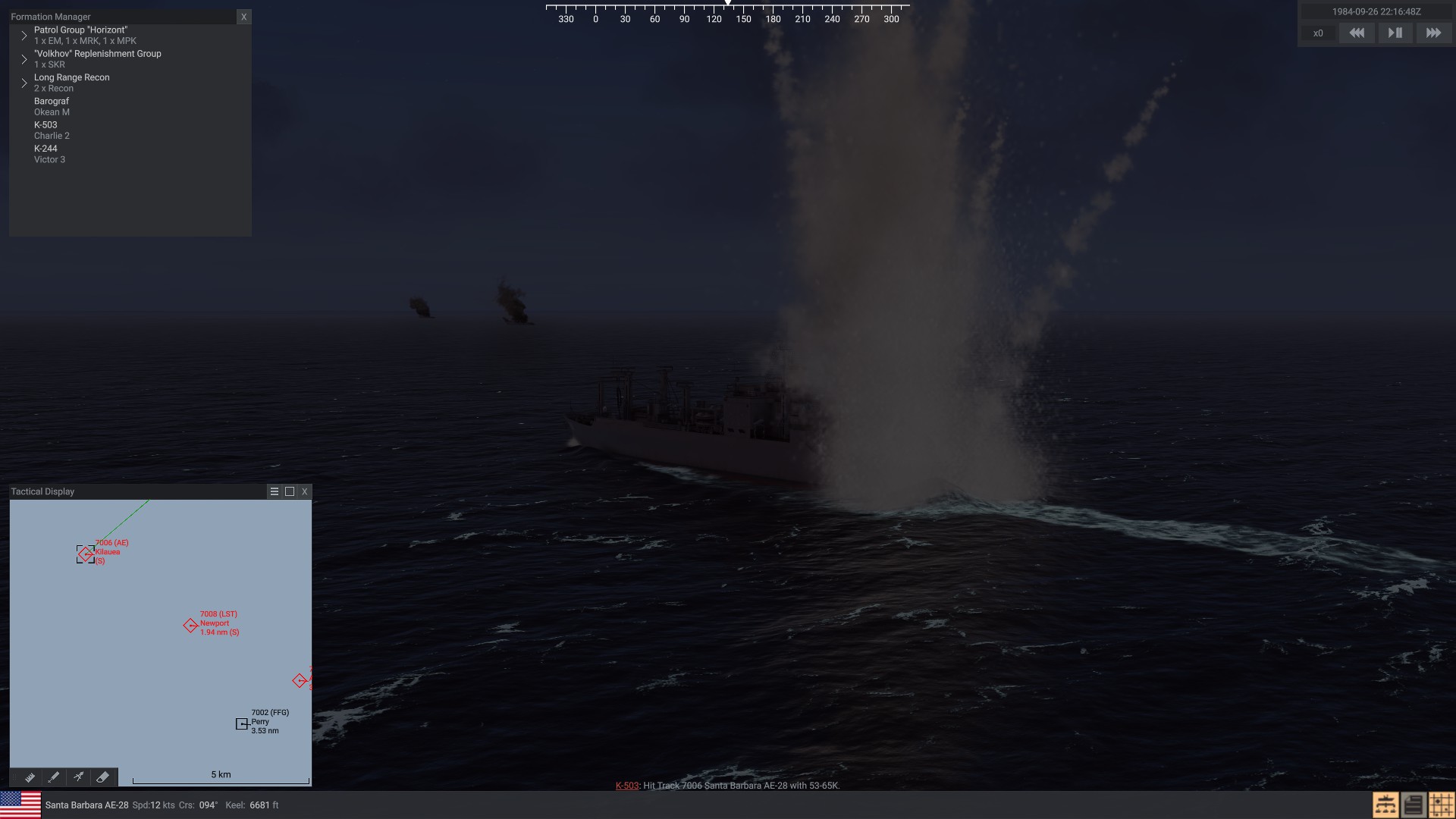Viewport: 1456px width, 819px height.
Task: Toggle play/pause of simulation
Action: [1395, 33]
